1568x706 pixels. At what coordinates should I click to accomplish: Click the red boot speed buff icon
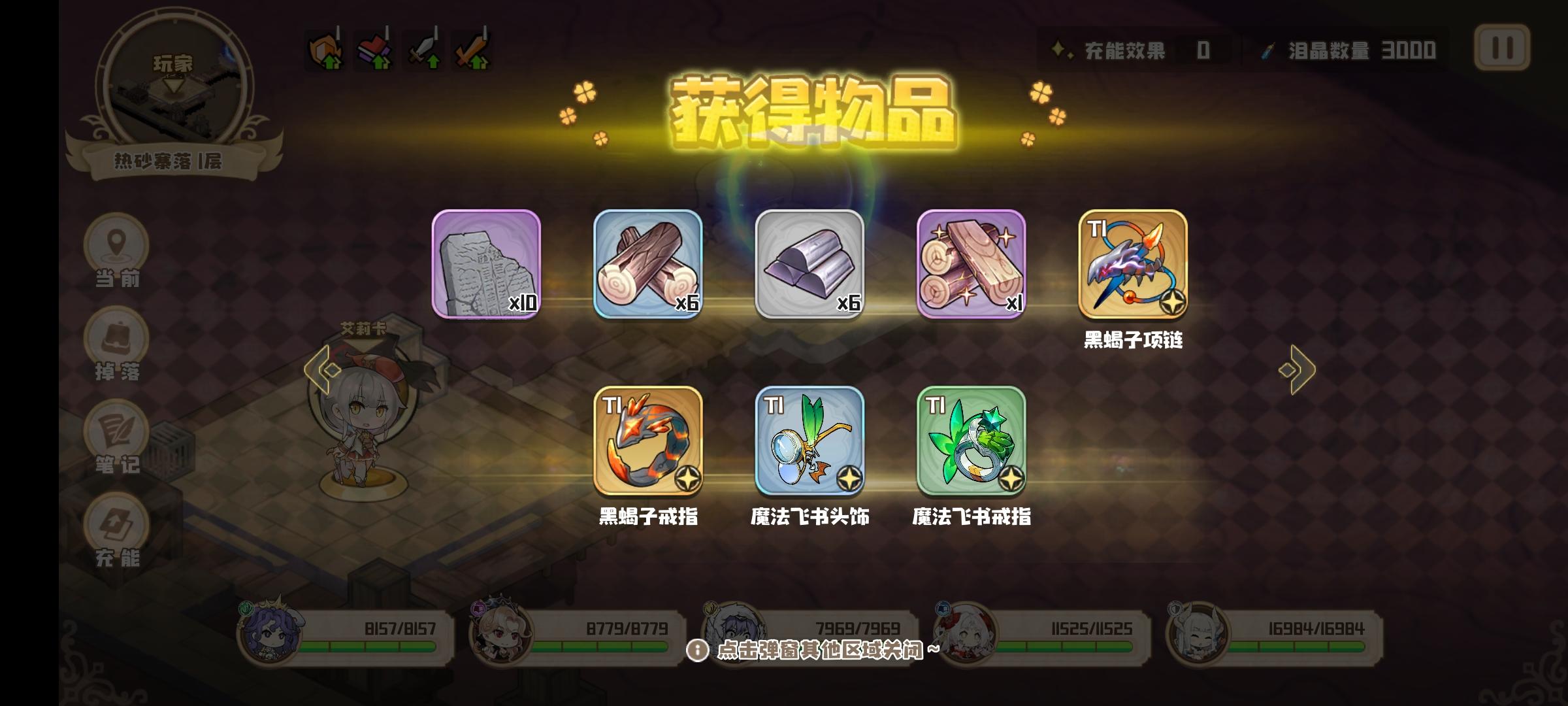372,49
